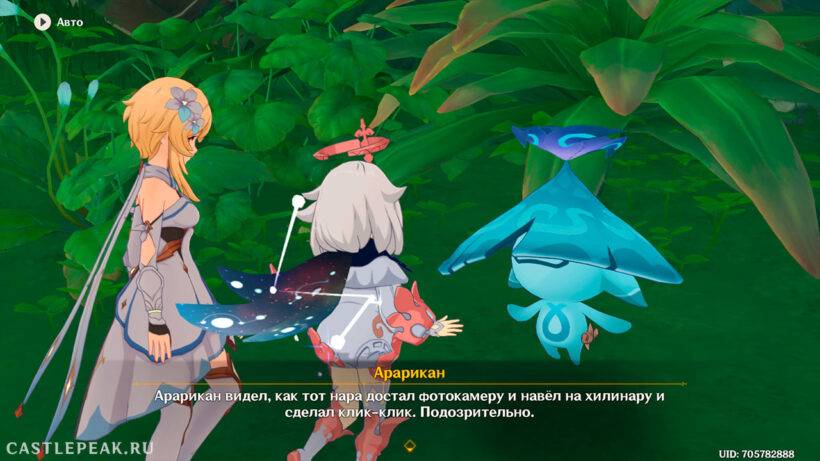Screen dimensions: 820x461
Task: Advance dialogue via the yellow diamond indicator
Action: 409,444
